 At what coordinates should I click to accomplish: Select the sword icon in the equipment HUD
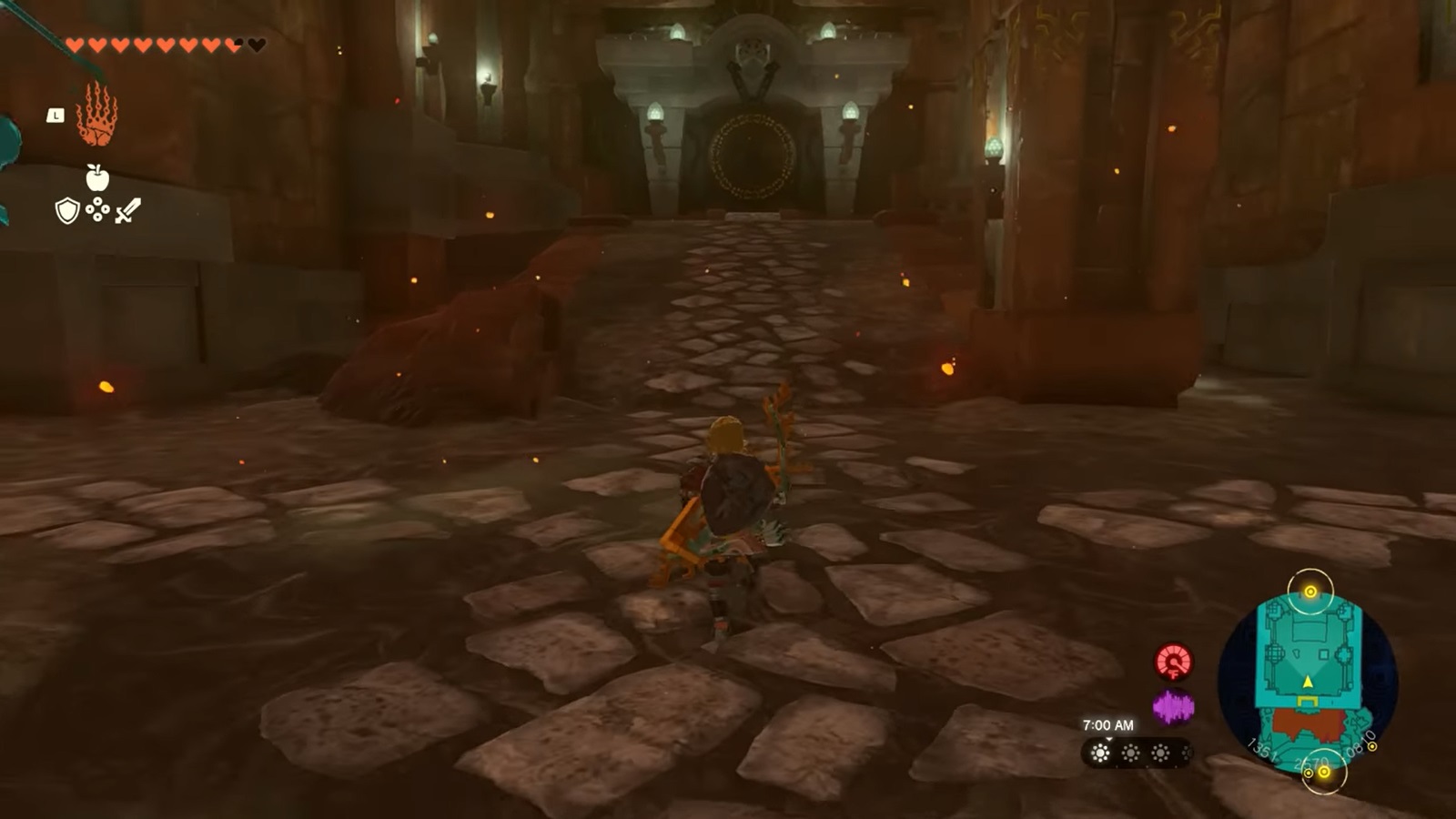127,210
